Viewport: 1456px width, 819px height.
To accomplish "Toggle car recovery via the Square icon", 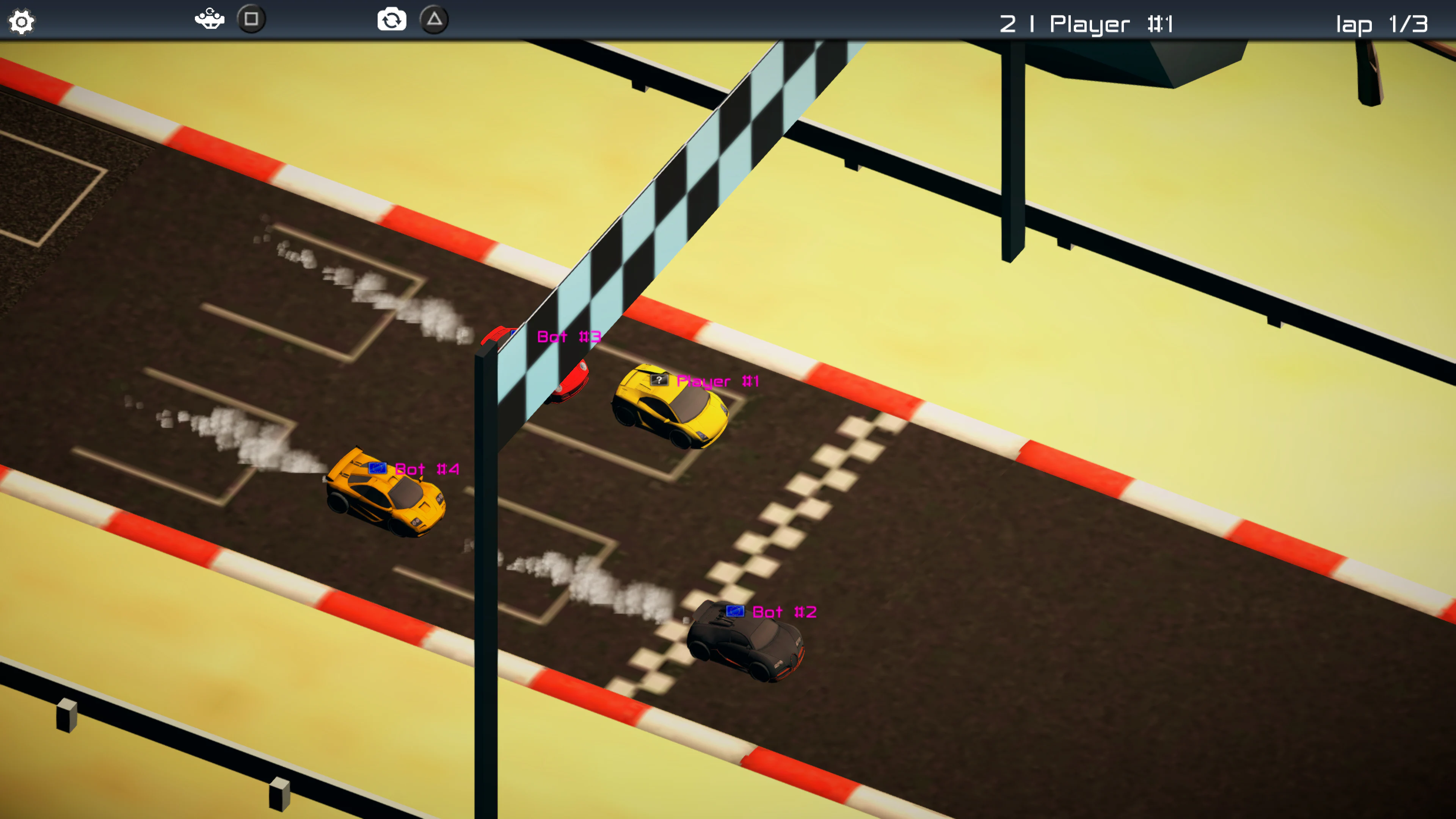I will click(251, 19).
